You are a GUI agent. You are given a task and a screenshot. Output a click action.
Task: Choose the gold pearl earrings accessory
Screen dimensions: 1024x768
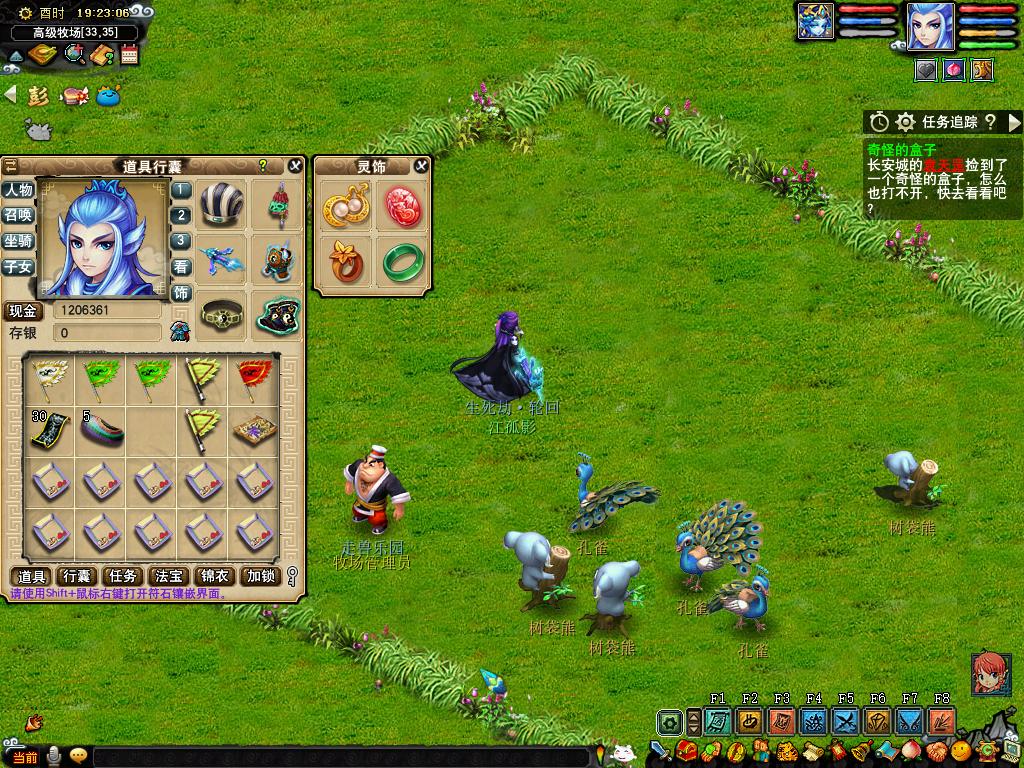coord(346,206)
